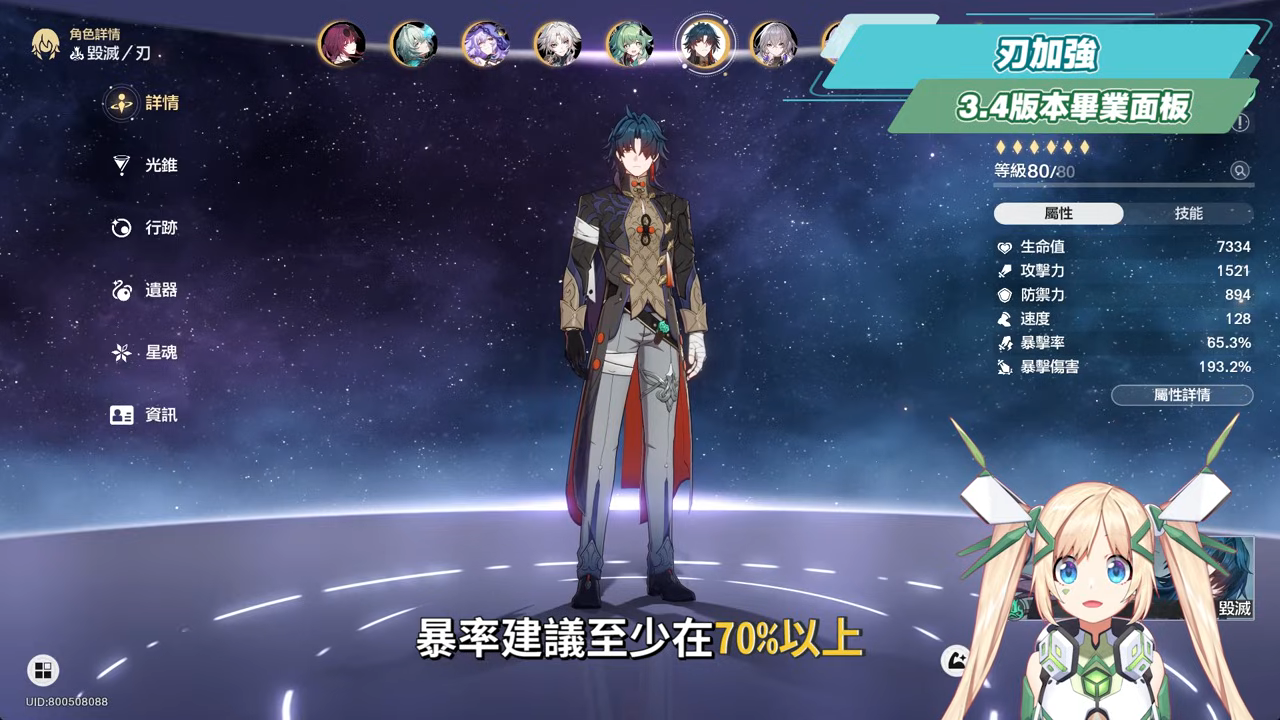
Task: Click the magnifier icon beside the level
Action: (1240, 171)
